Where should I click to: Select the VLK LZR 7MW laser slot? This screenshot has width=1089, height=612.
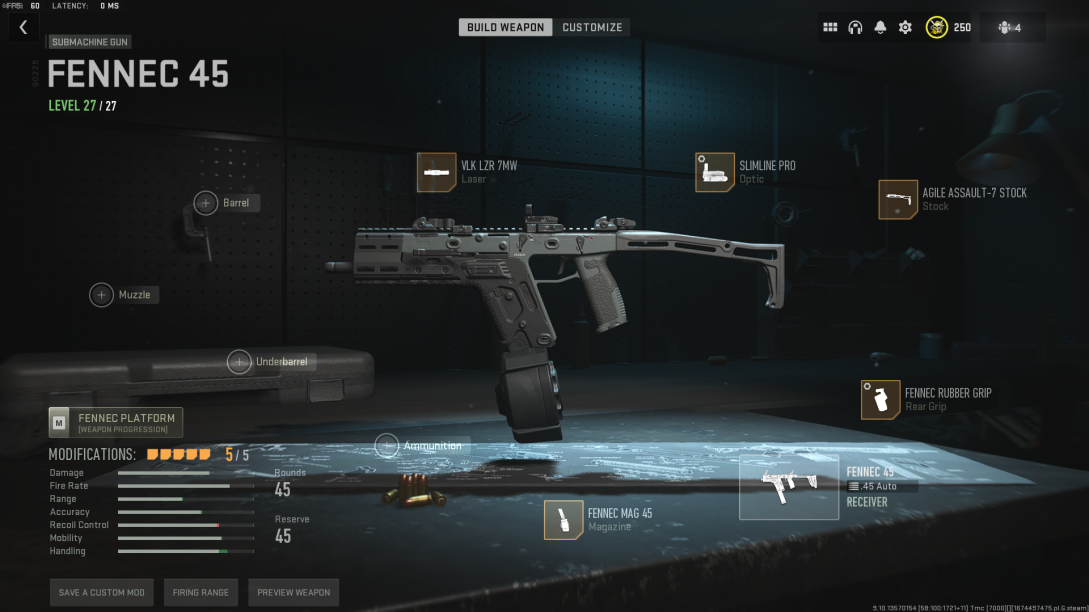click(x=436, y=172)
